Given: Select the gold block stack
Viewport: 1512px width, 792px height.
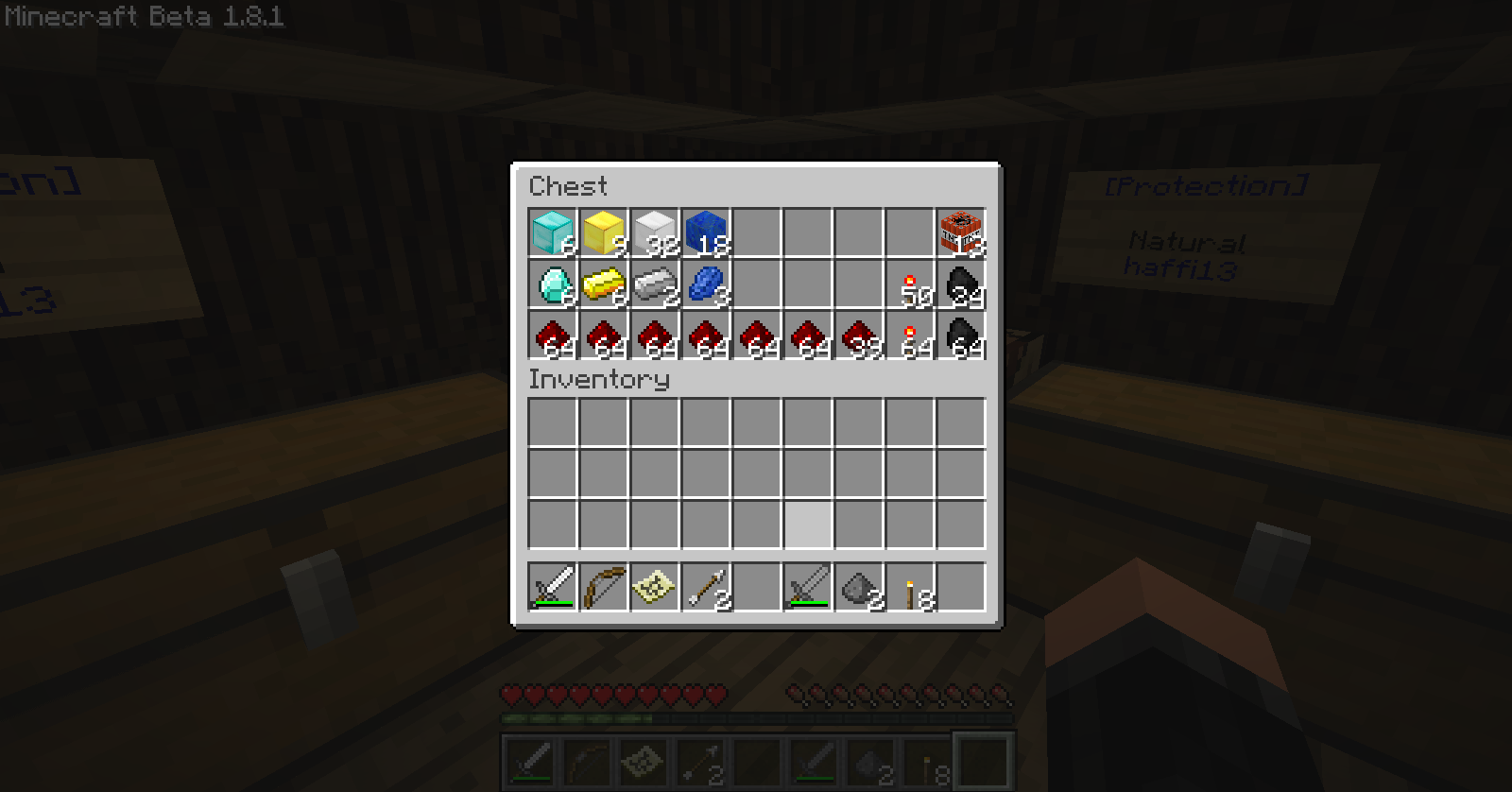Looking at the screenshot, I should click(604, 232).
